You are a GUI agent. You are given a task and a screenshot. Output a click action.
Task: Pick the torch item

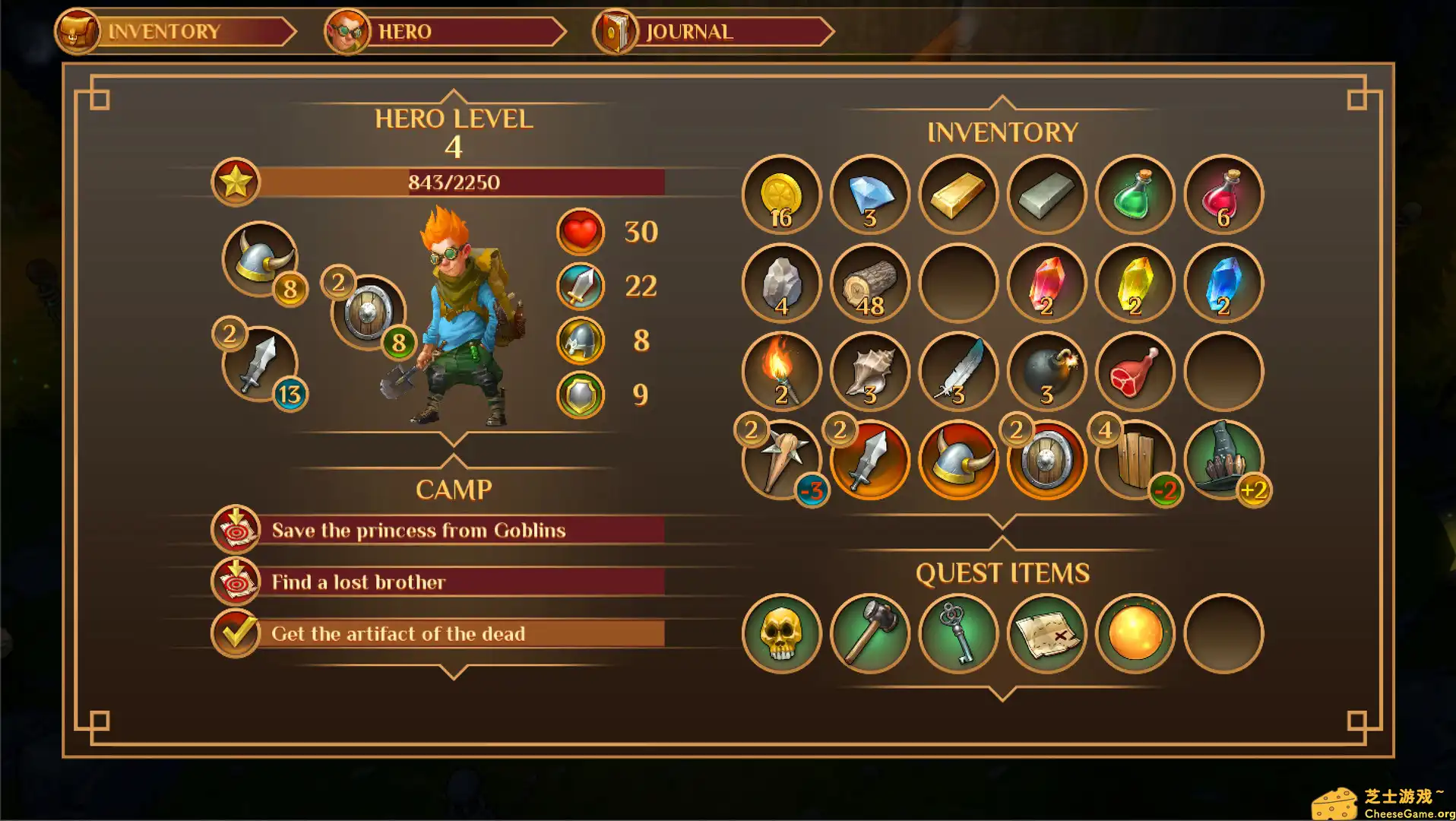(x=780, y=372)
